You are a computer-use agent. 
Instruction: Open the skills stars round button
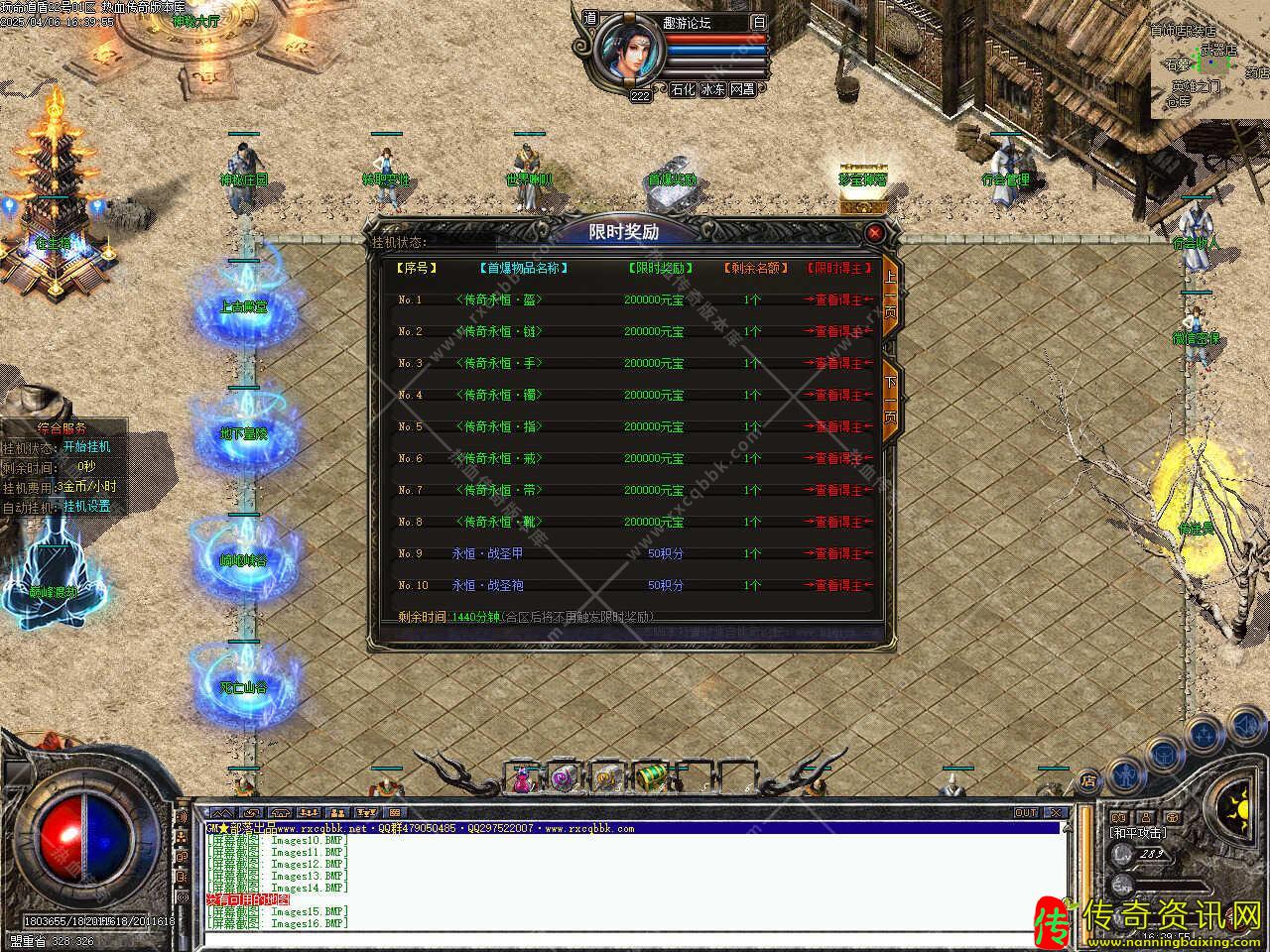[1204, 735]
